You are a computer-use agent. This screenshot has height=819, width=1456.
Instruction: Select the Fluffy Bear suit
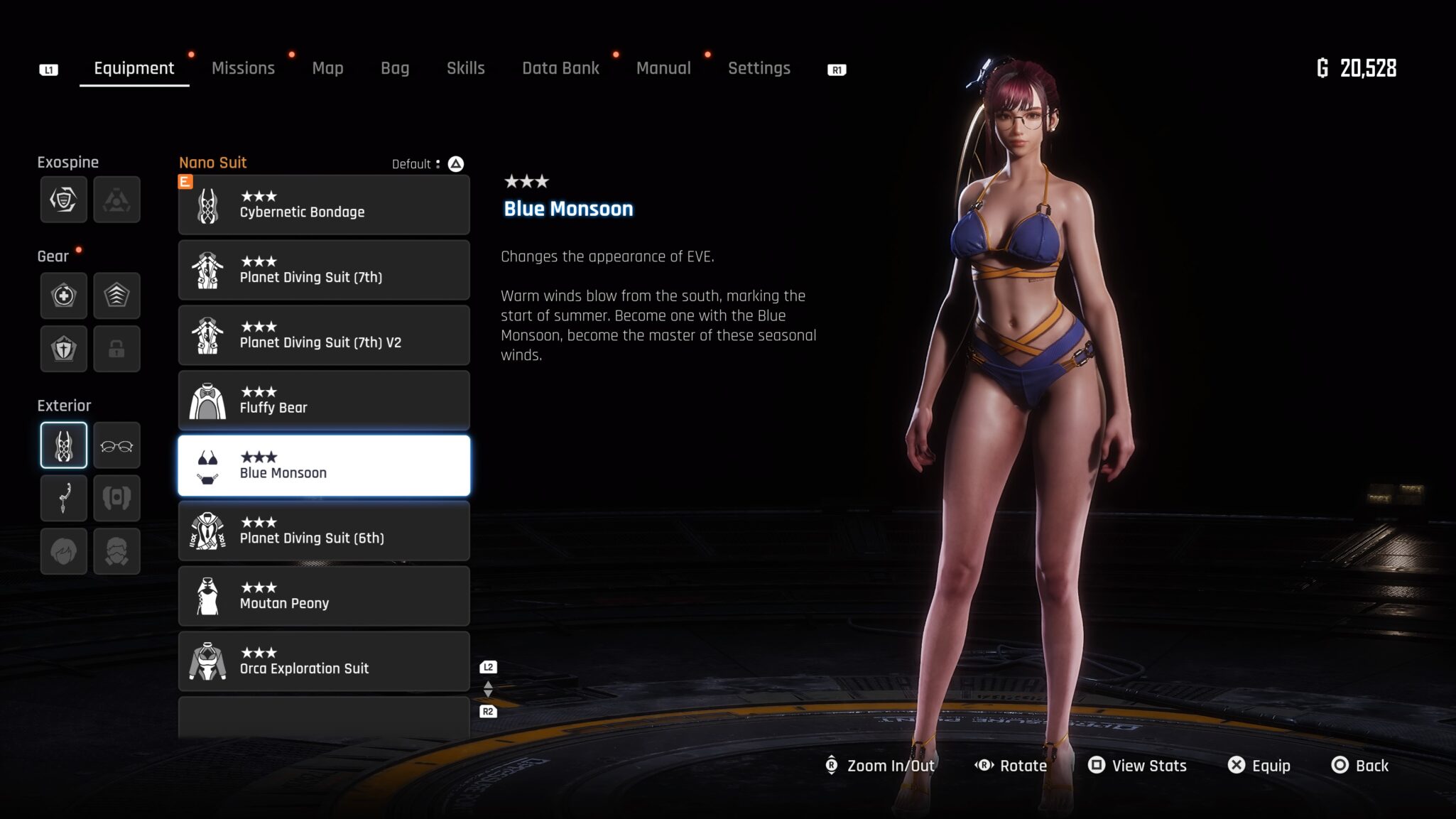pyautogui.click(x=324, y=401)
